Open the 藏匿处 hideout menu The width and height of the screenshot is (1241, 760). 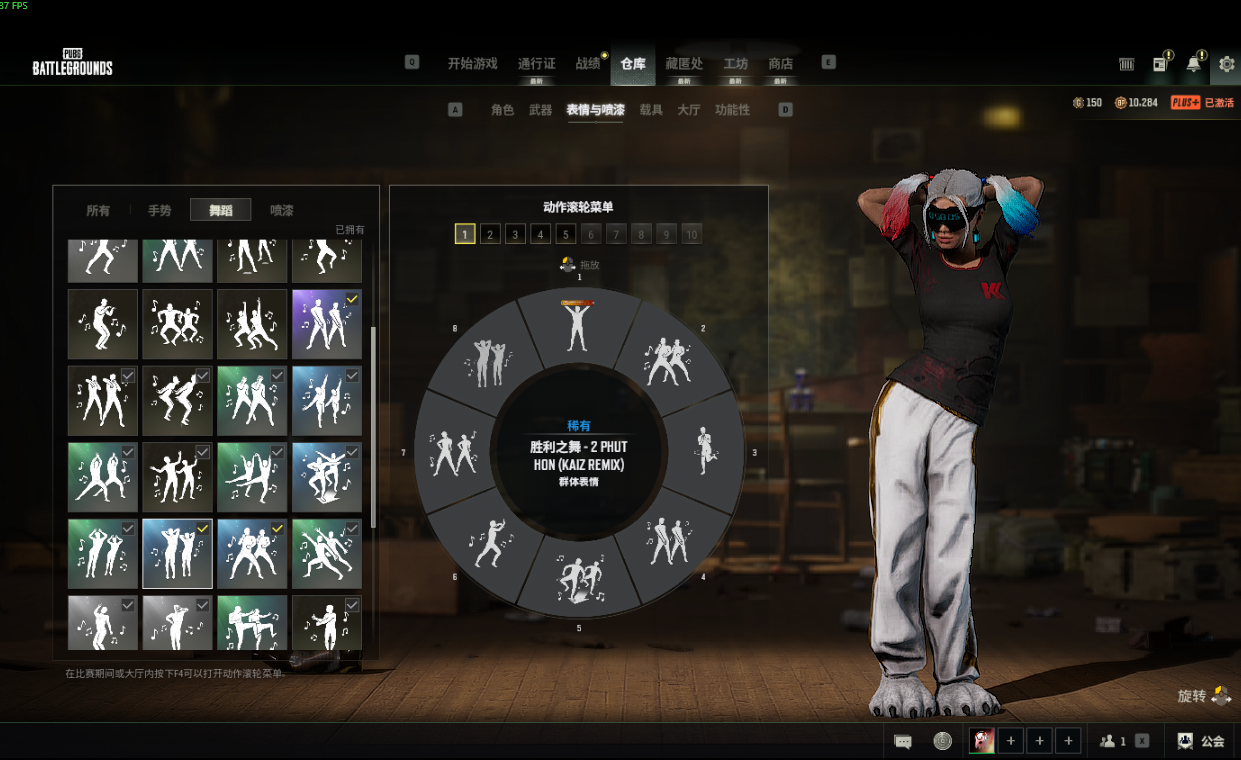pos(684,63)
